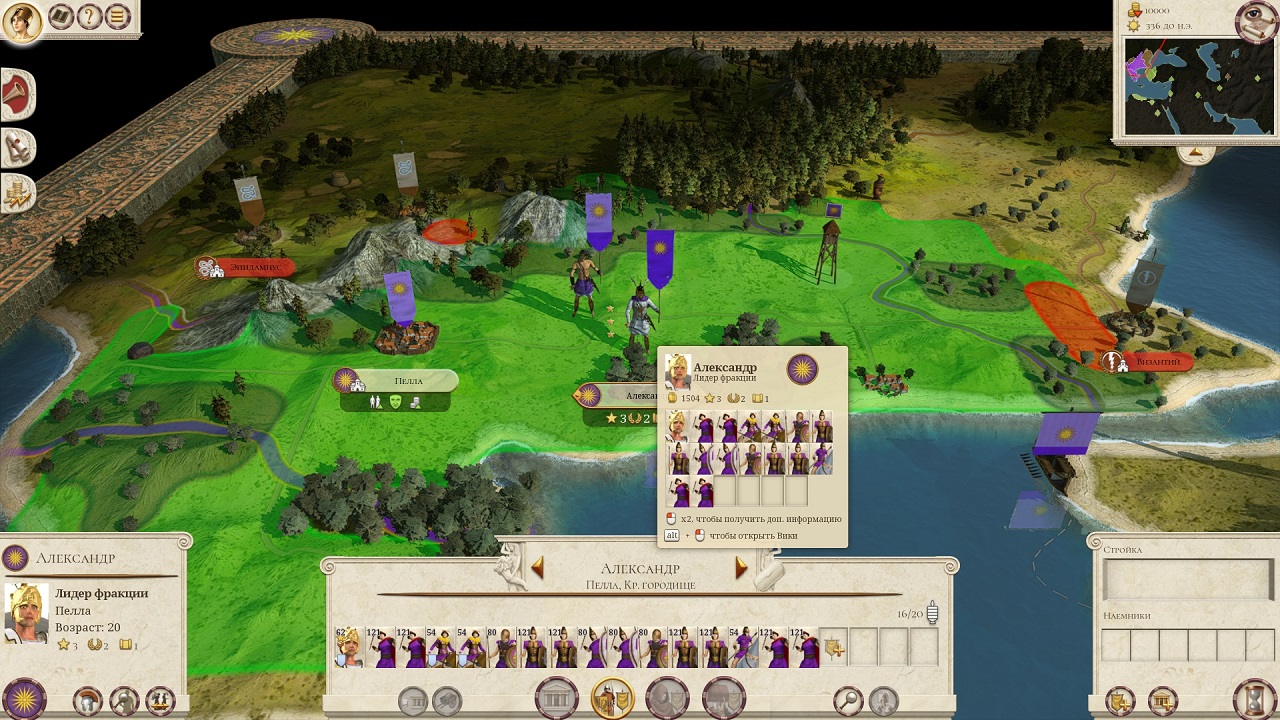Switch to the temple settlement tab
Screen dimensions: 1280x720
point(557,698)
